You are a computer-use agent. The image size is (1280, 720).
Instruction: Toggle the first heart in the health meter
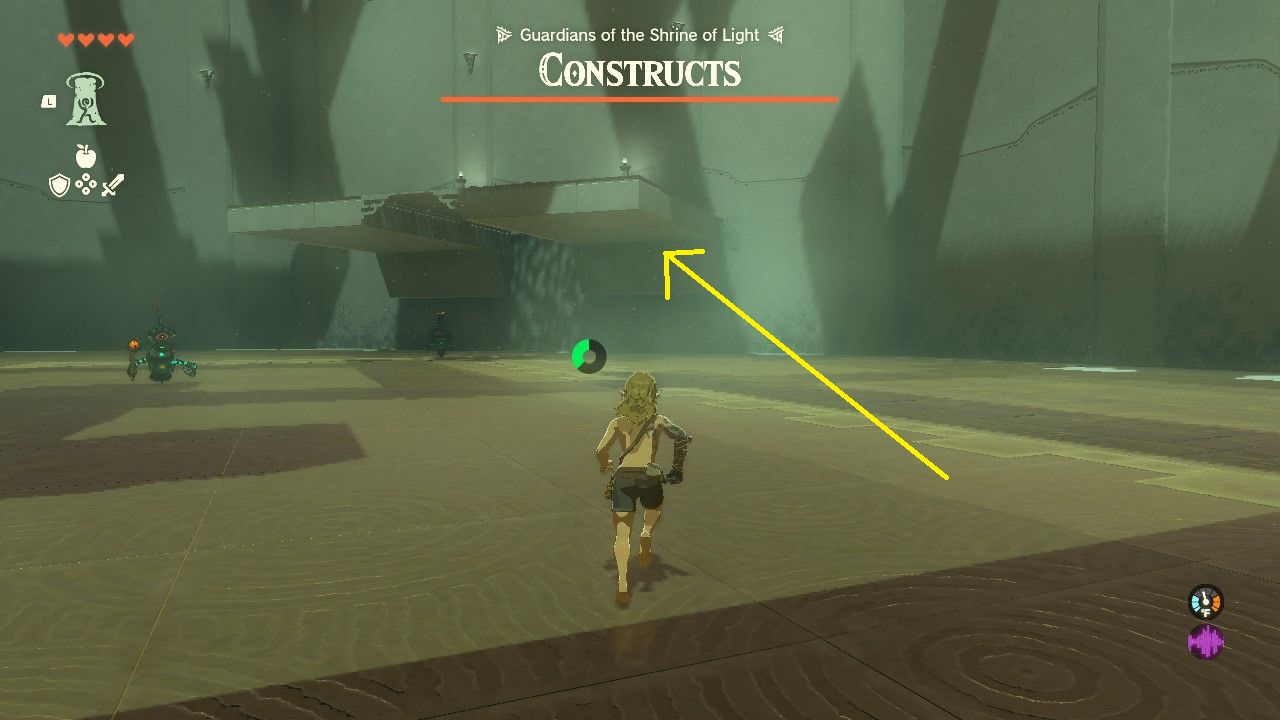(66, 39)
